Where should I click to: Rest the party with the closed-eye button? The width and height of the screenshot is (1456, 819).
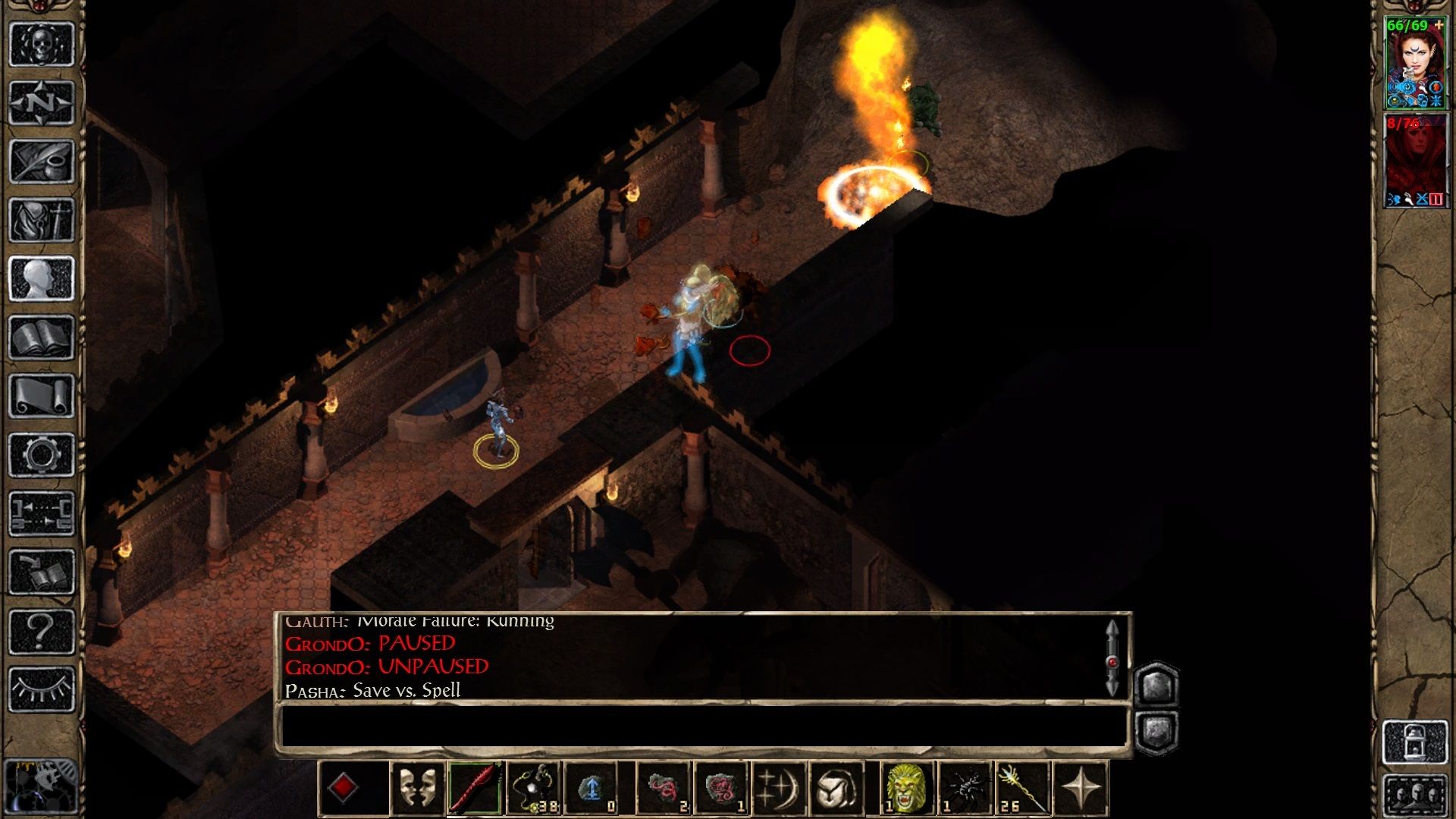tap(41, 689)
